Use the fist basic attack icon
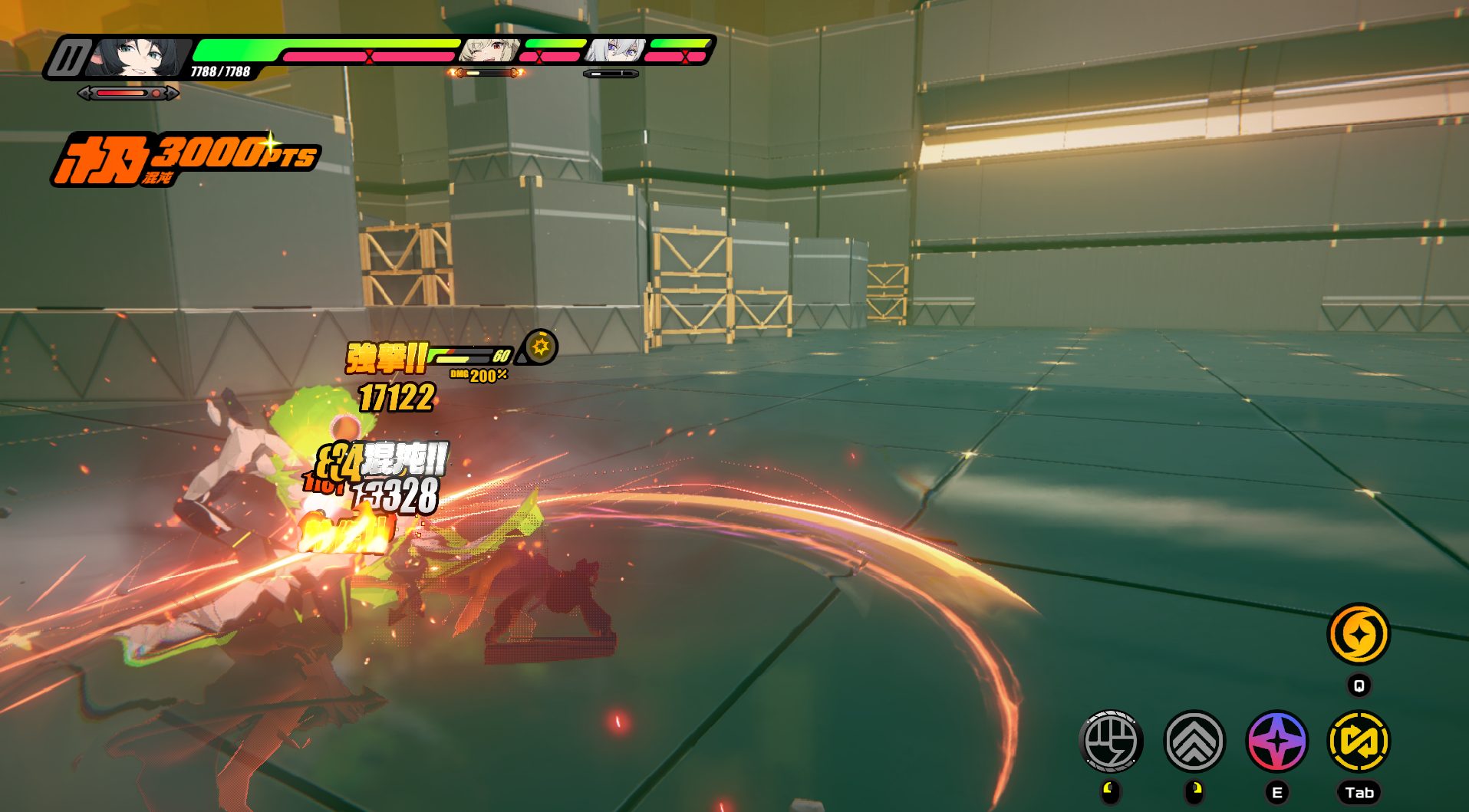1469x812 pixels. pos(1111,741)
